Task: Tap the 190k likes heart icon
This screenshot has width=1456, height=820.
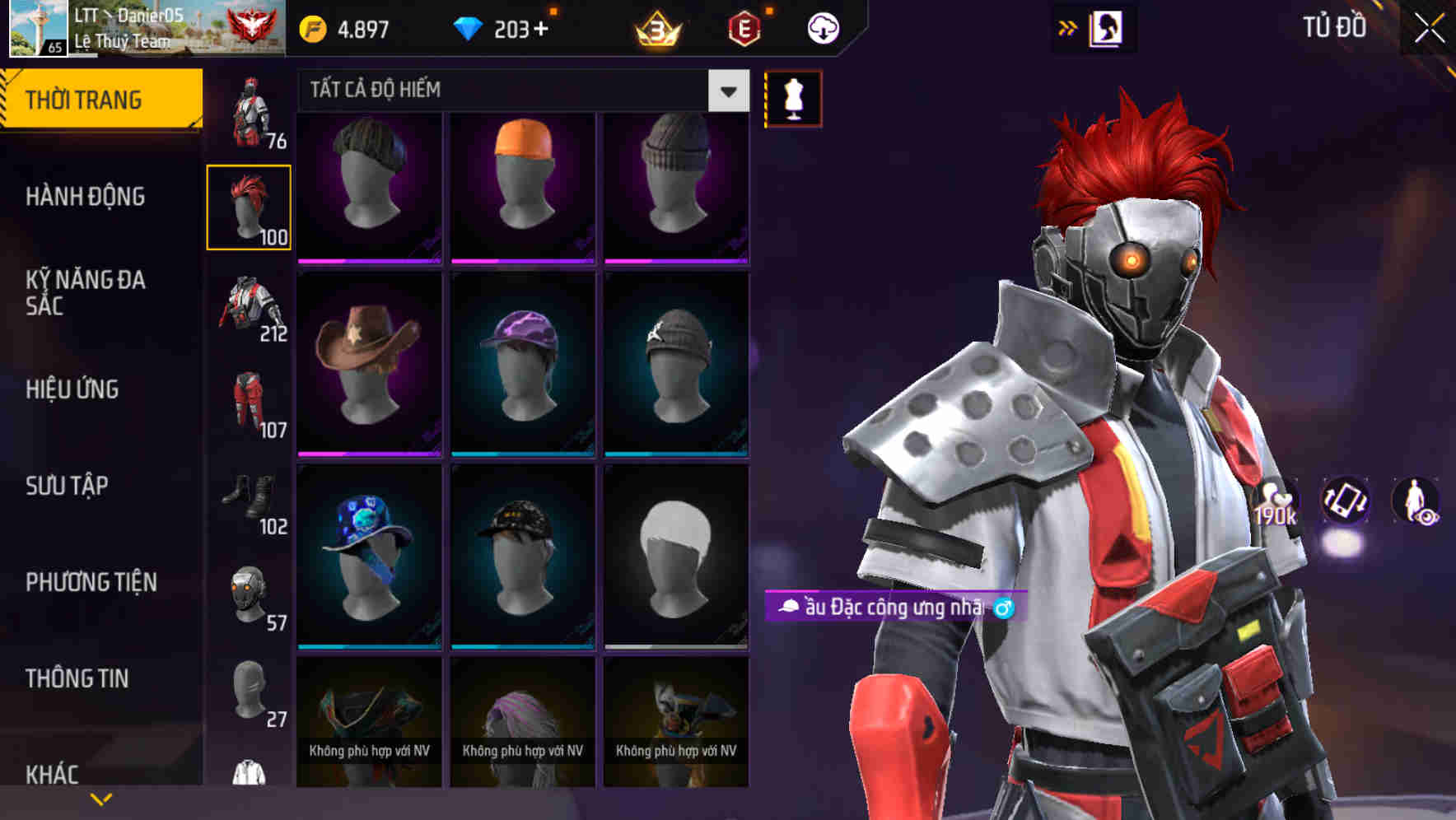Action: (x=1275, y=506)
